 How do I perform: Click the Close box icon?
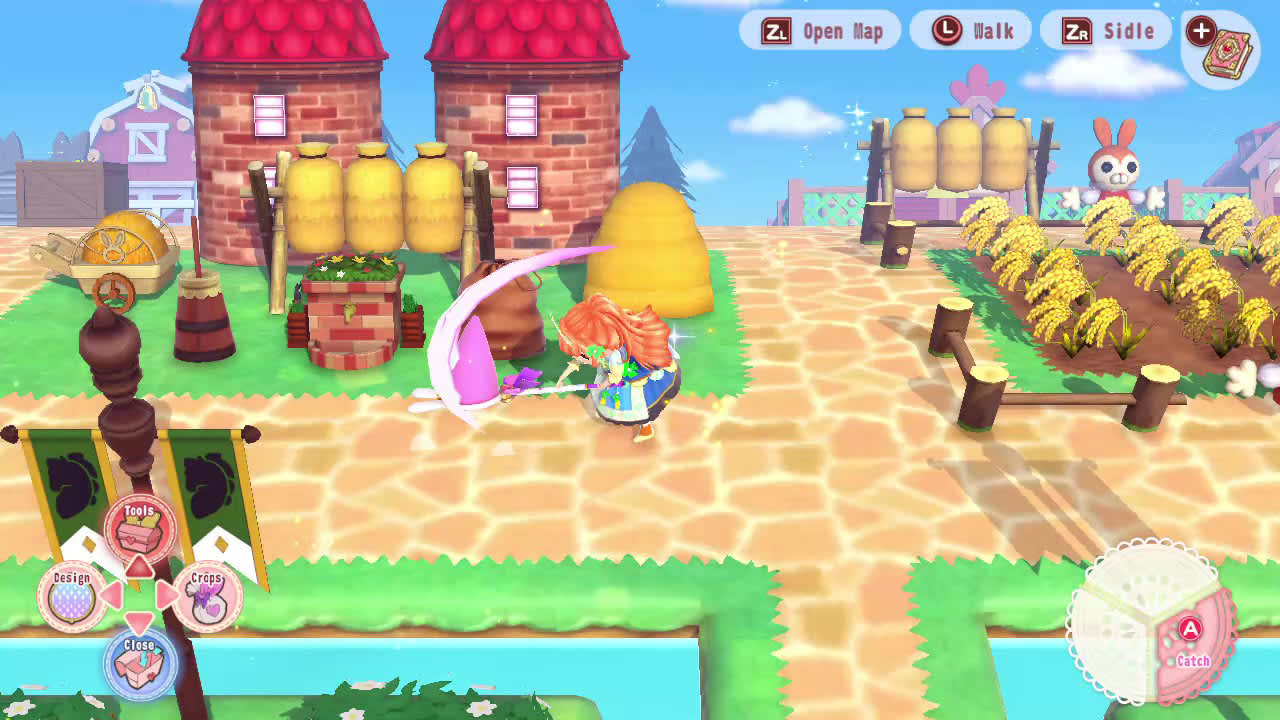tap(140, 662)
